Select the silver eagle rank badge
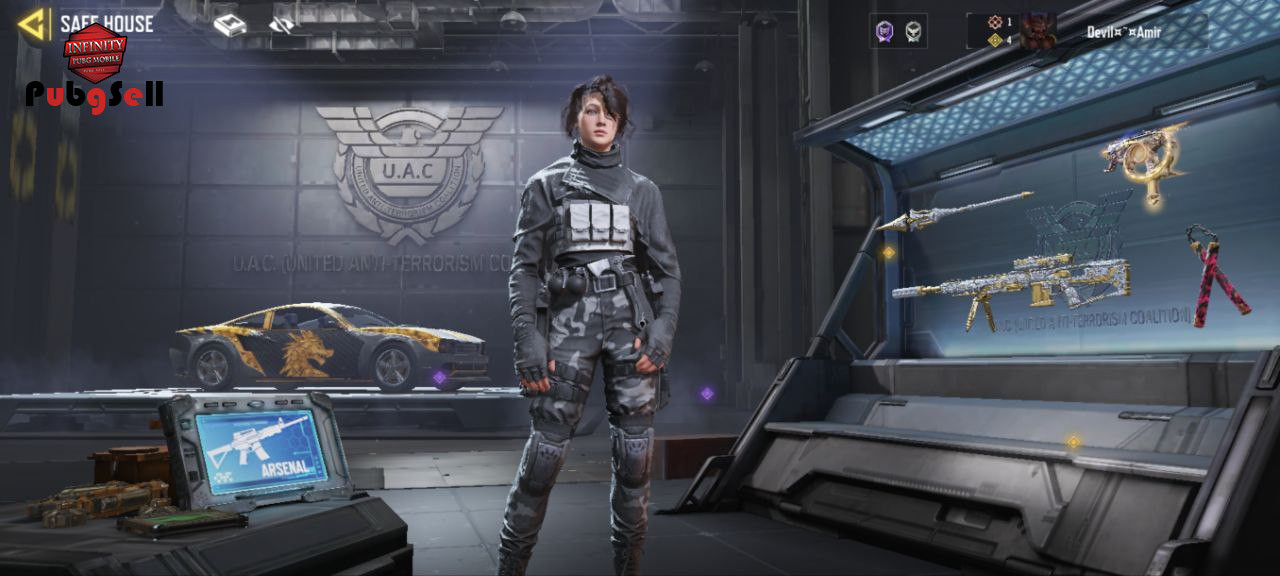This screenshot has height=576, width=1280. tap(912, 32)
